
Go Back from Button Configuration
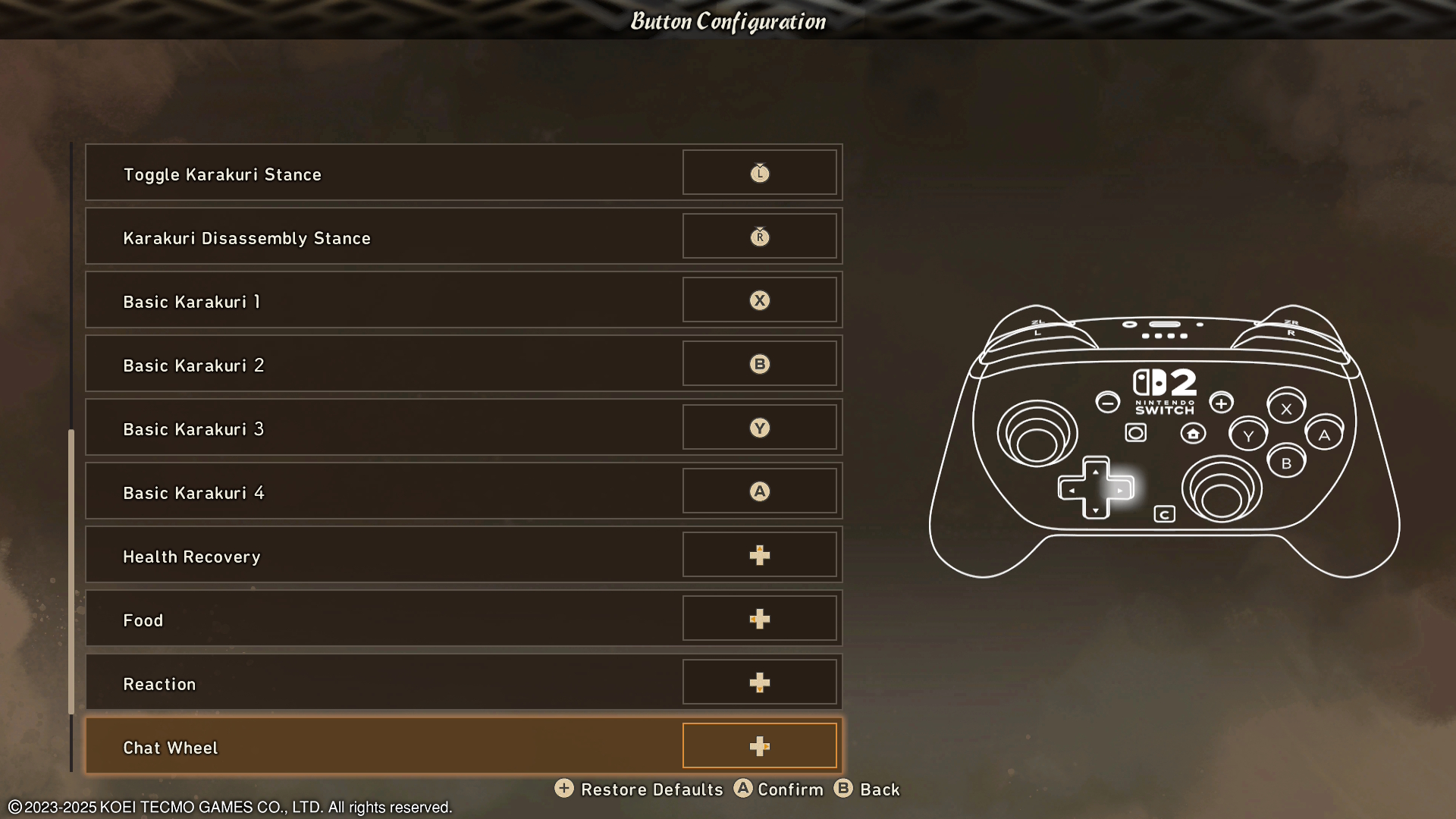tap(867, 789)
